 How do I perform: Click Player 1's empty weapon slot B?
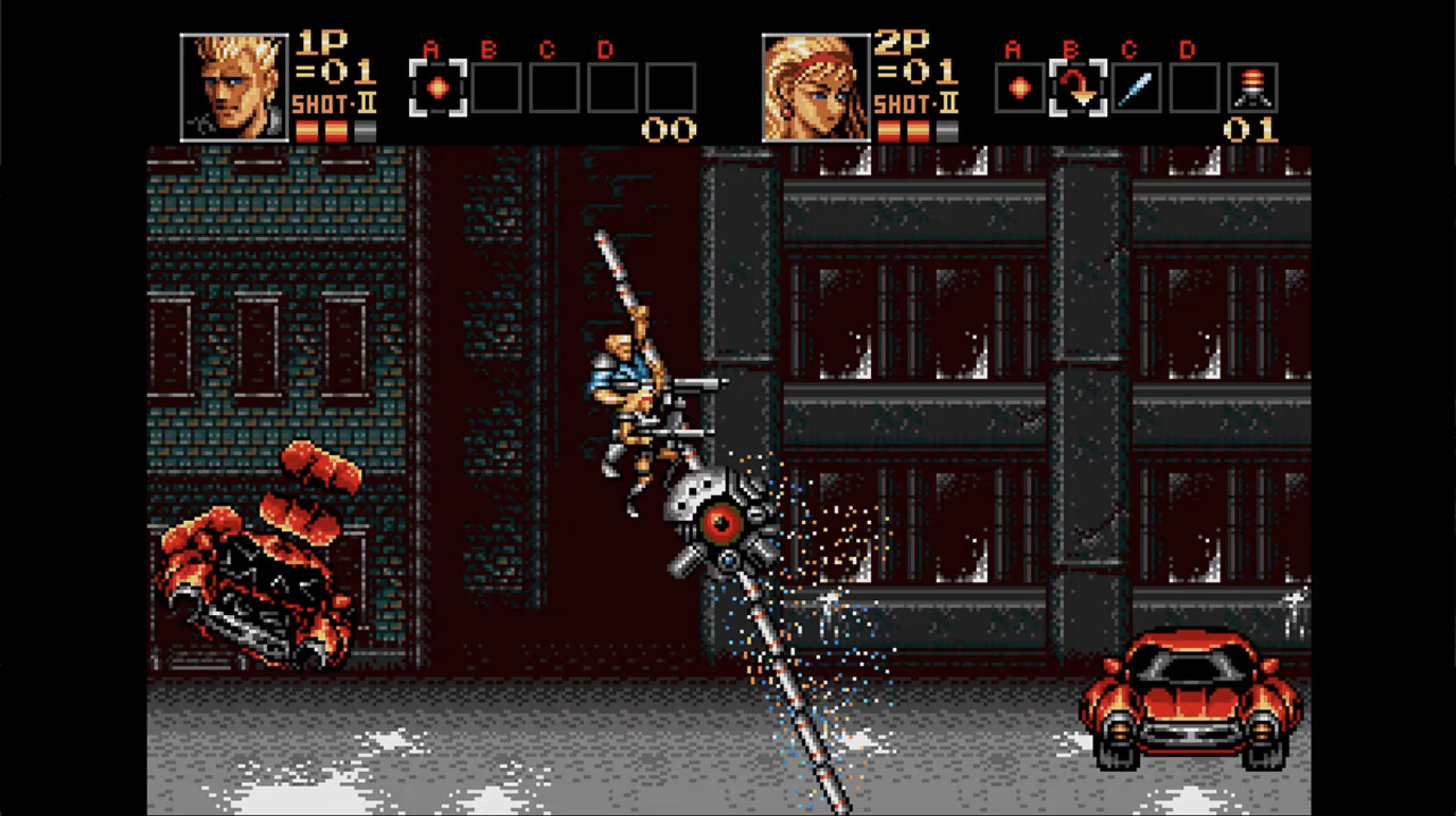pyautogui.click(x=495, y=87)
